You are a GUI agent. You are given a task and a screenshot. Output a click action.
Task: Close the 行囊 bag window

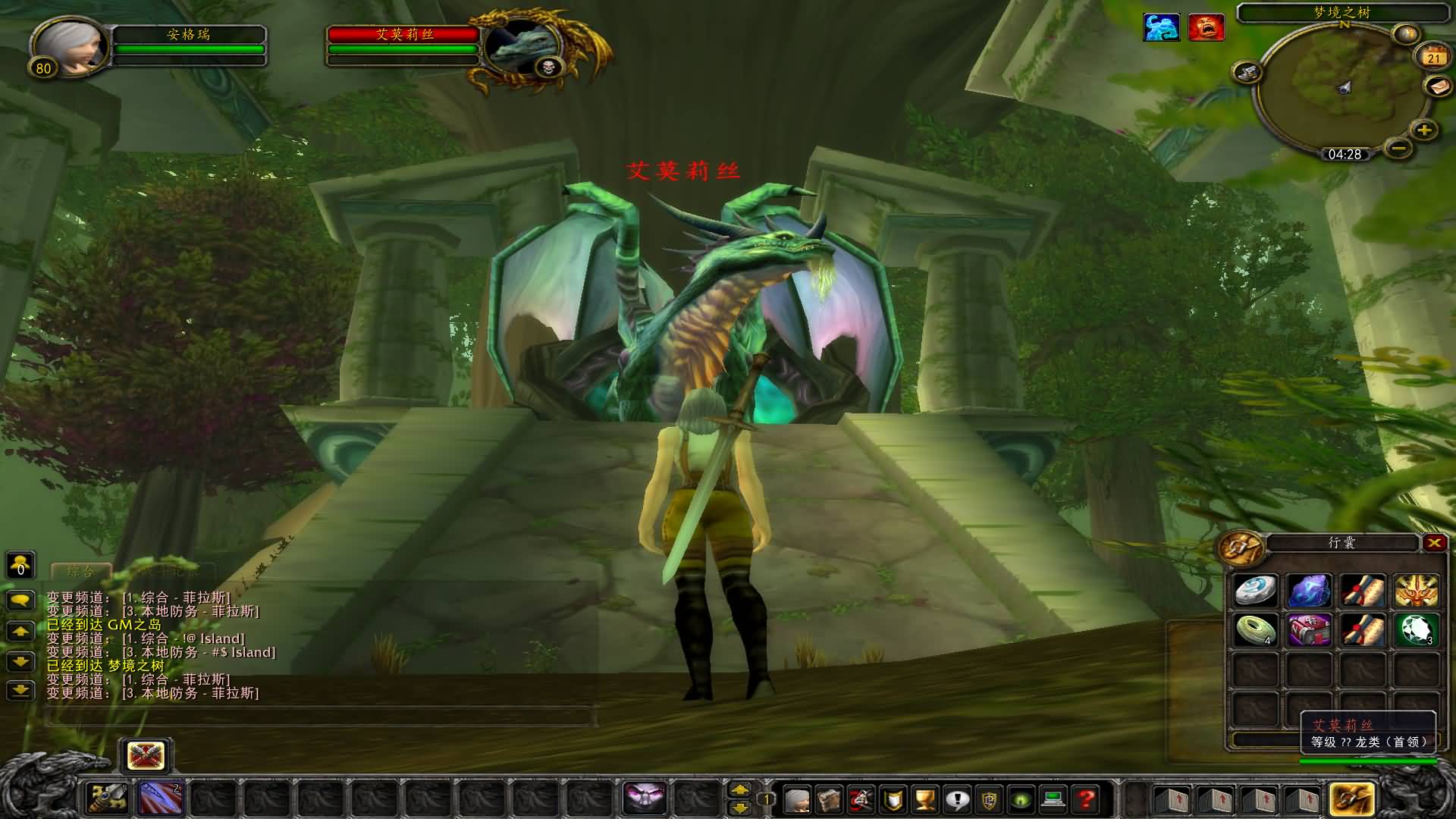pyautogui.click(x=1433, y=542)
